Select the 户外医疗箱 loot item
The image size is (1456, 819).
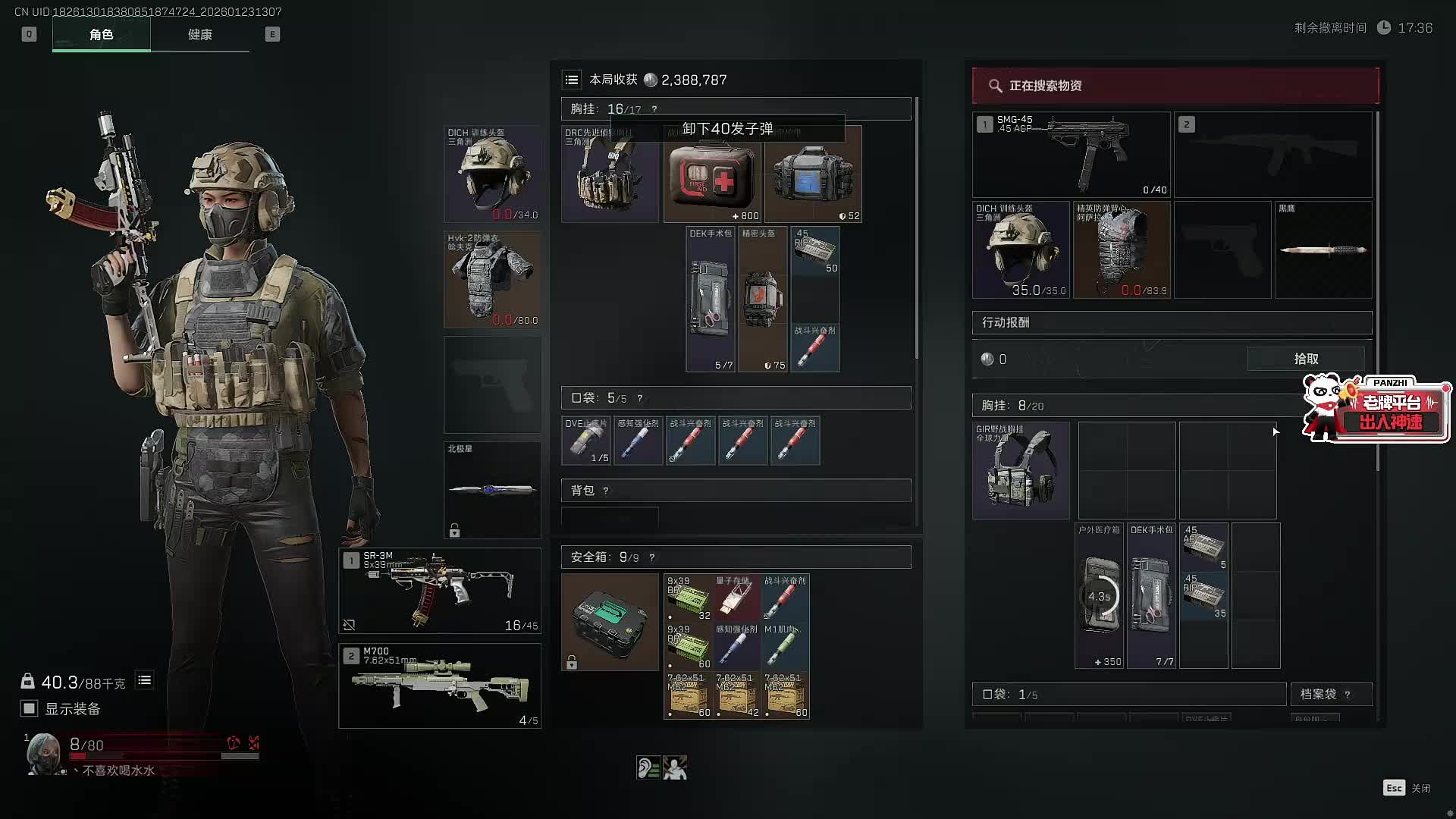(x=1100, y=596)
